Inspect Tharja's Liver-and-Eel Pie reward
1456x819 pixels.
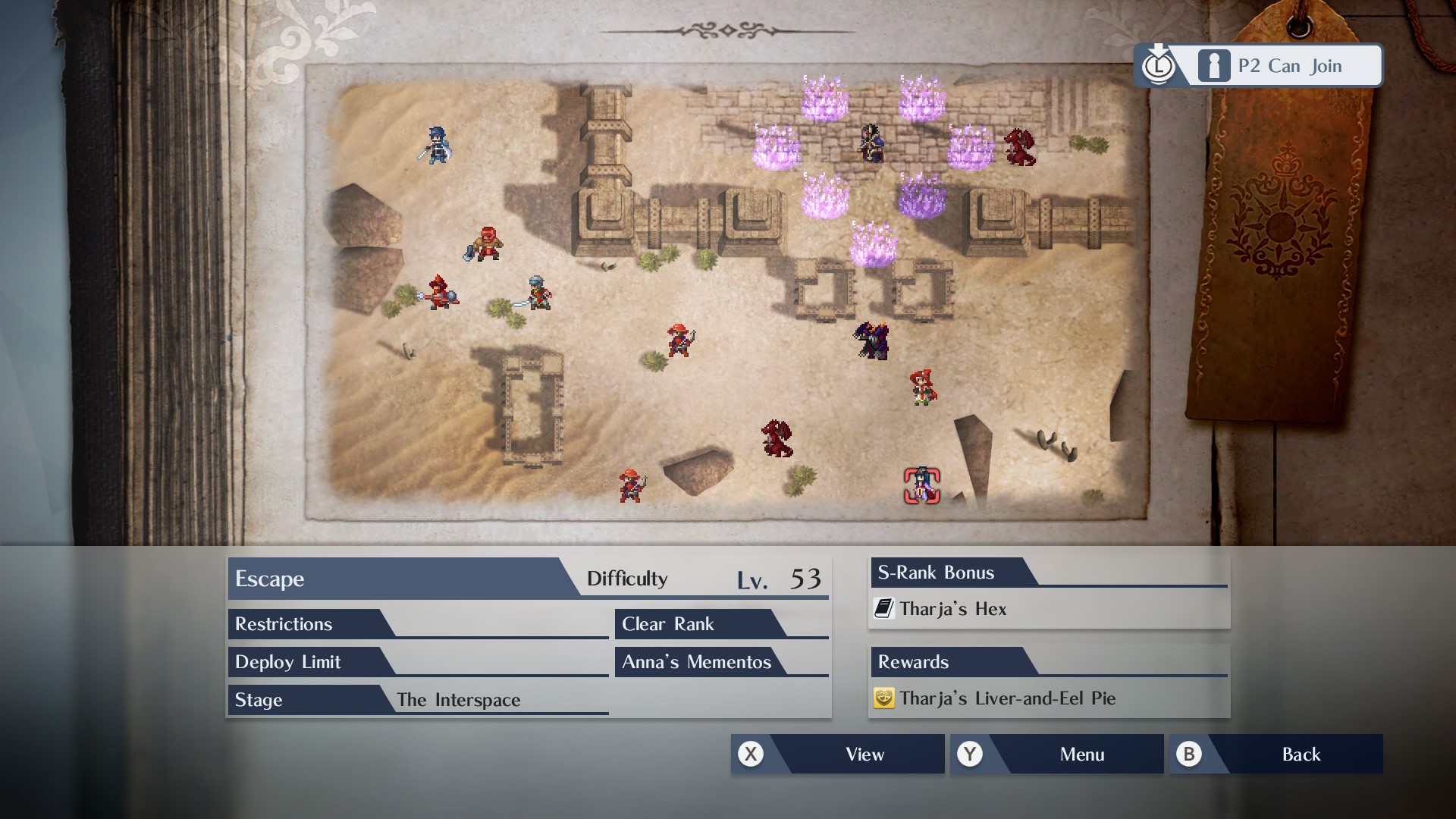pos(1007,698)
